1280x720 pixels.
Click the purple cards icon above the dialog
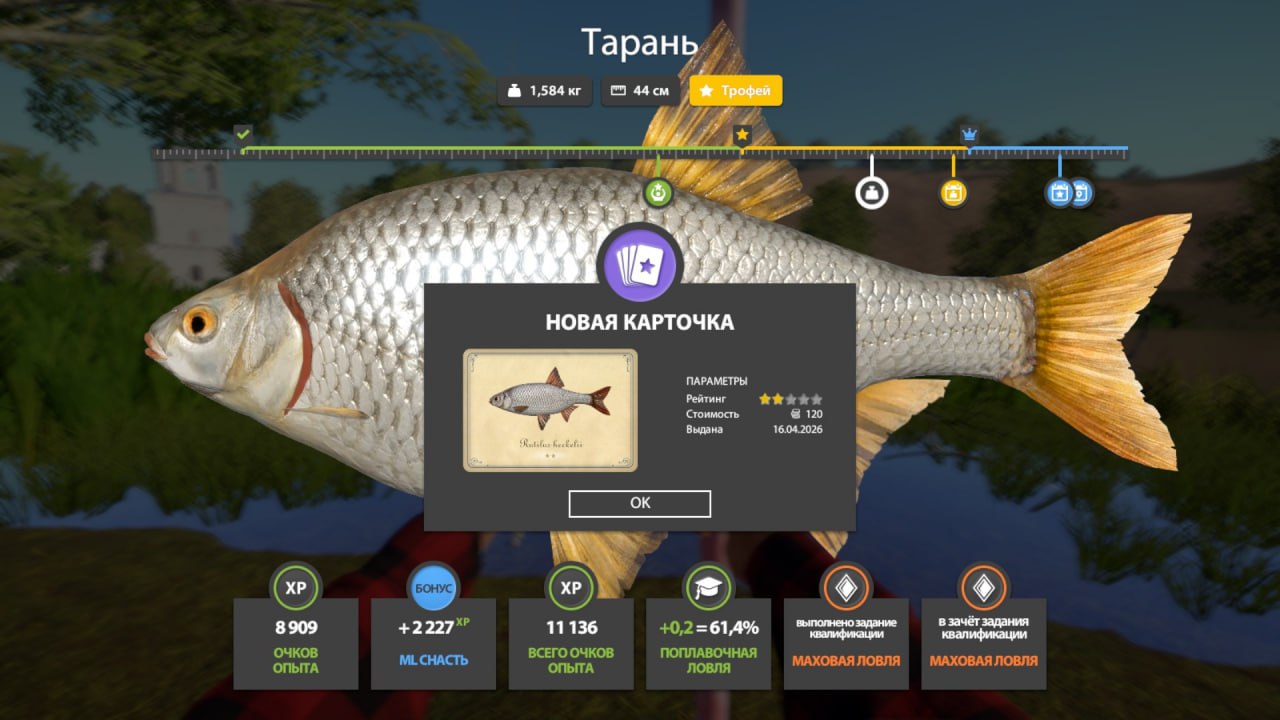639,265
